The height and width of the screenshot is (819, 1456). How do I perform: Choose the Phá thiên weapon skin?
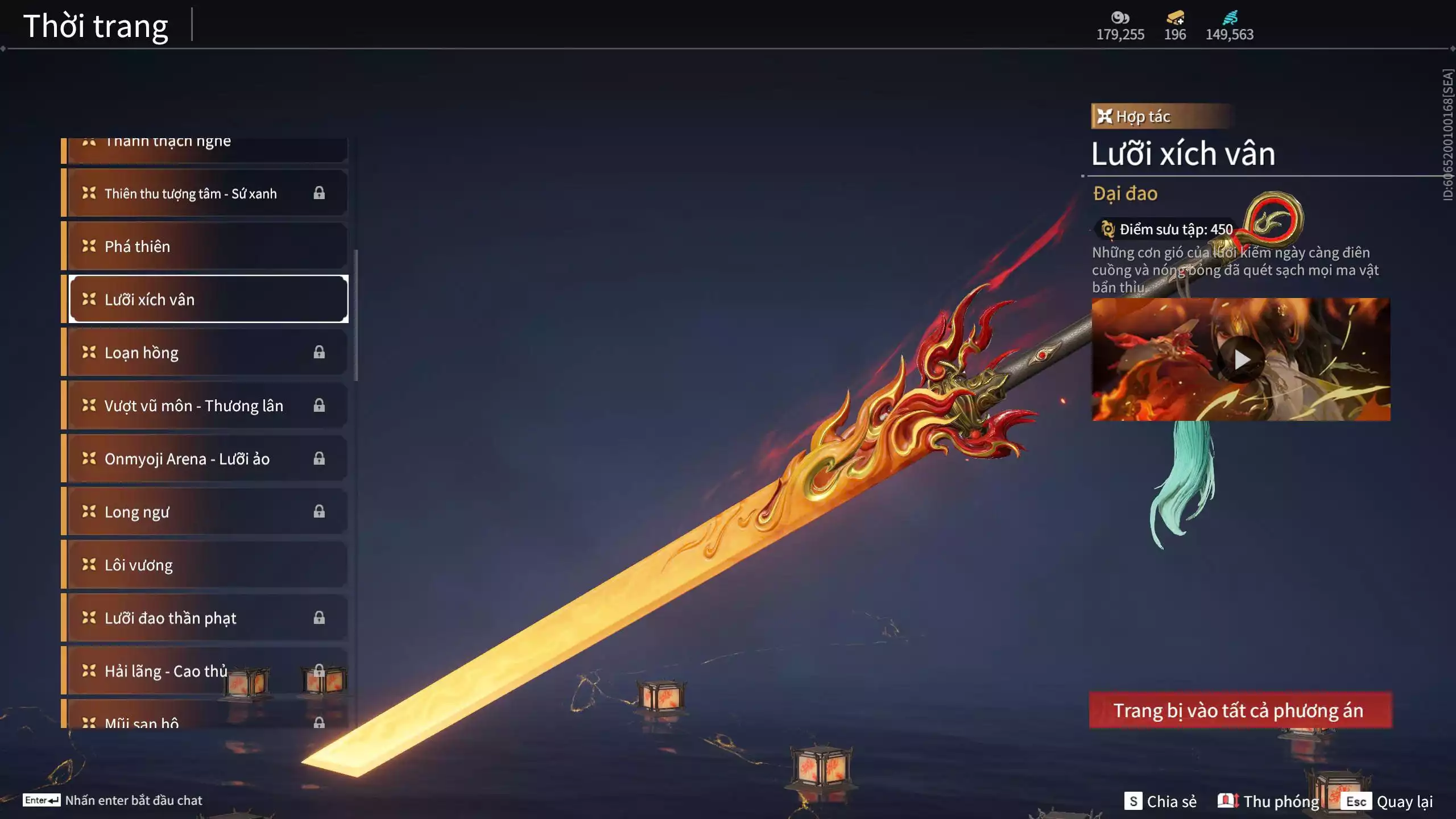207,246
